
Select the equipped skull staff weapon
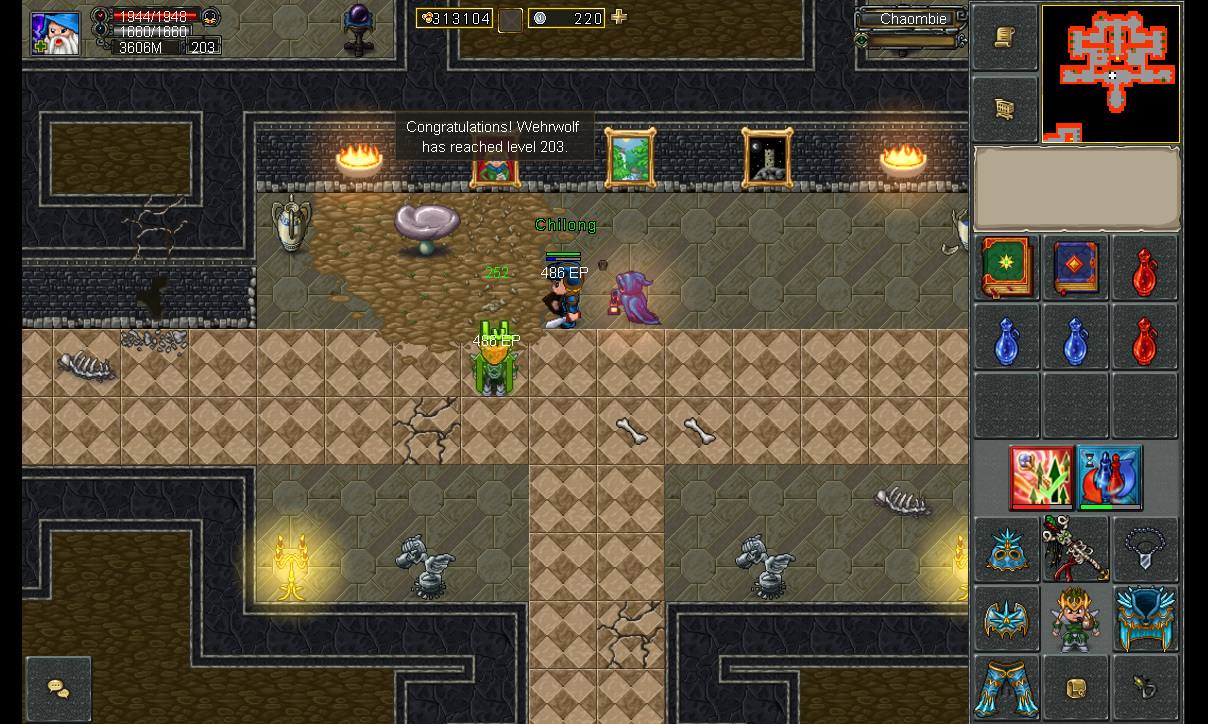1076,548
